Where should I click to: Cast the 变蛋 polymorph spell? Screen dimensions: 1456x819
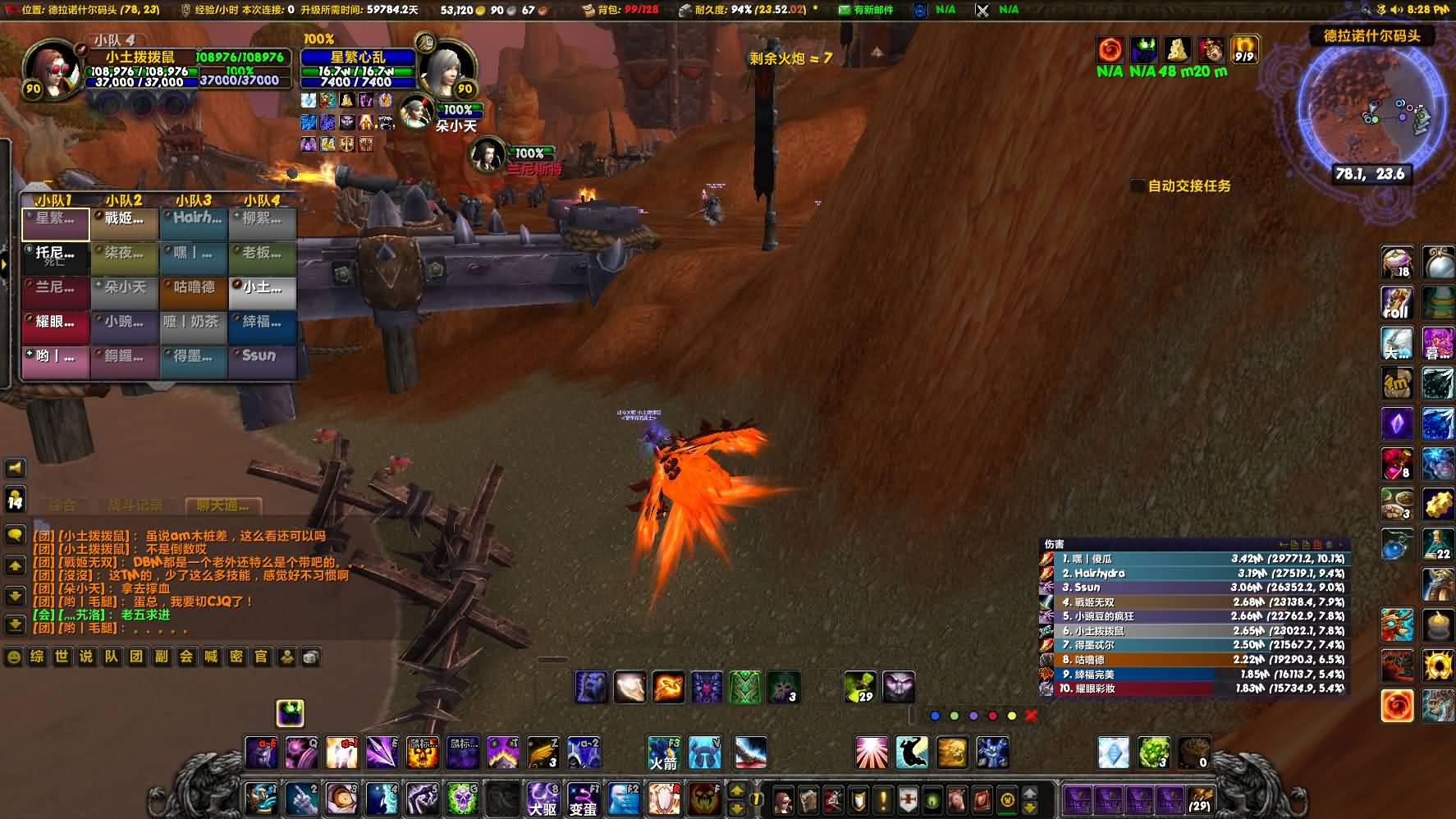click(x=583, y=798)
